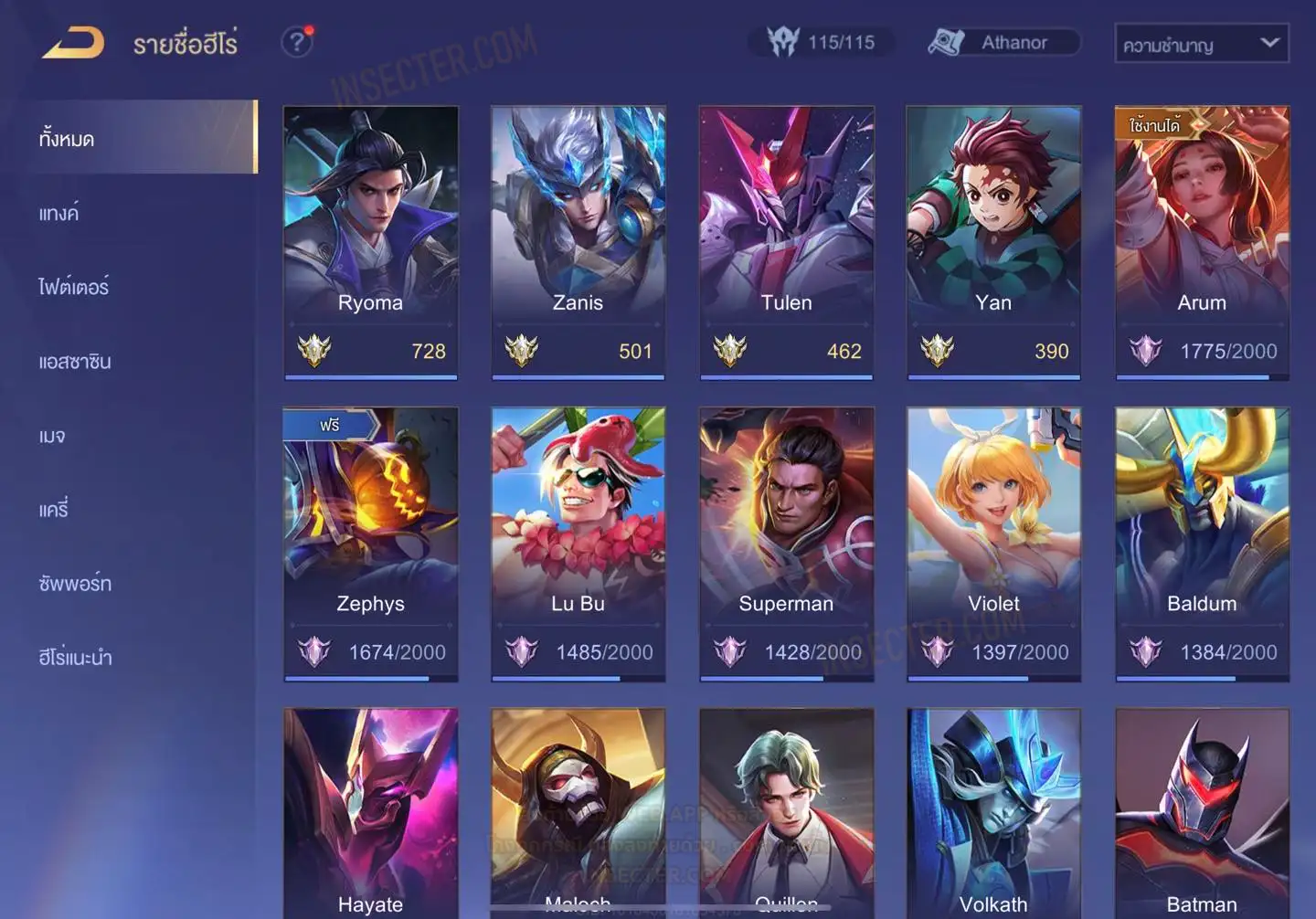Show the แอสซาซิน (Assassin) heroes
Screen dimensions: 1316x919
(75, 362)
